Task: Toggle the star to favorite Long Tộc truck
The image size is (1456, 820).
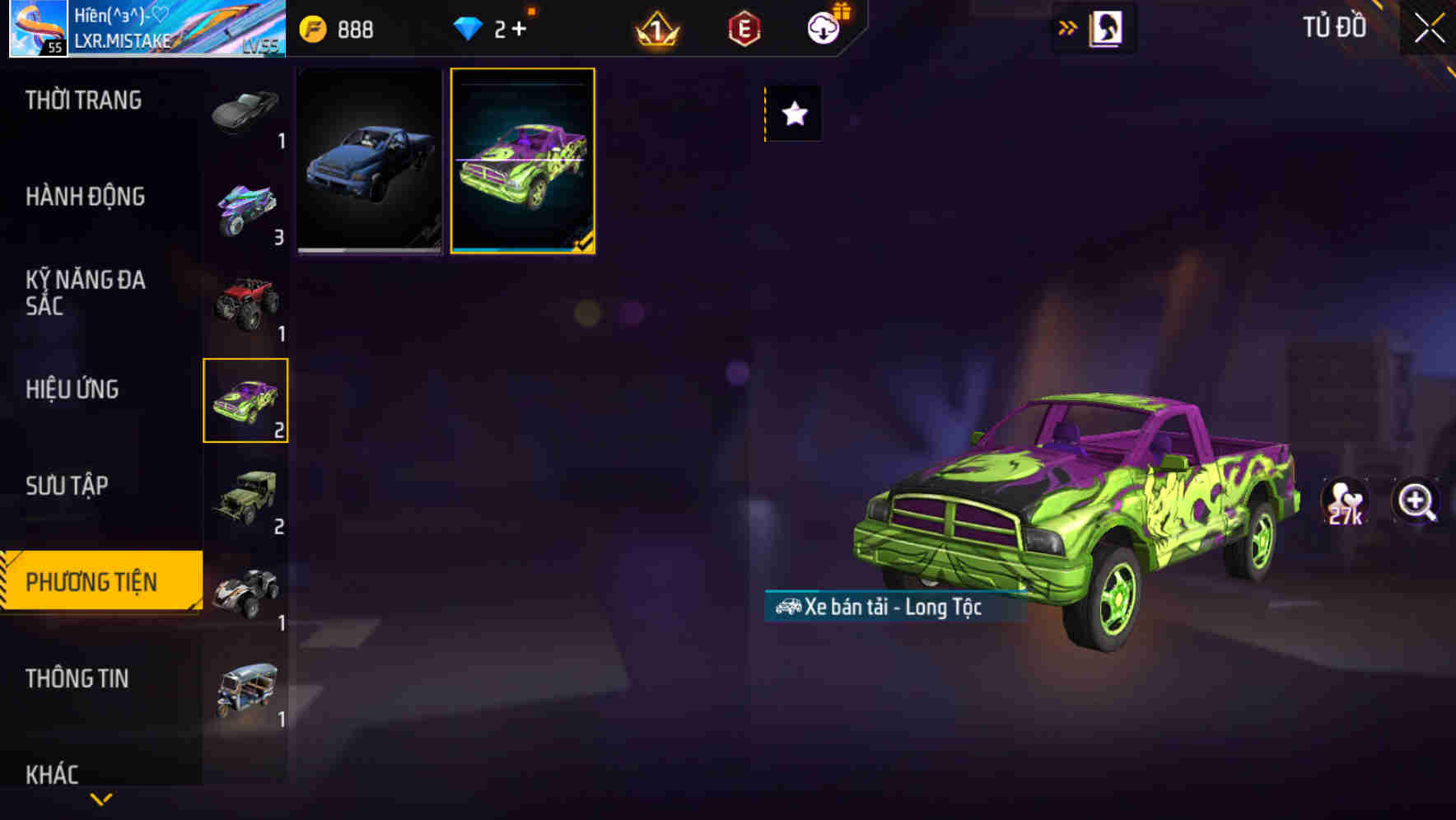Action: (793, 114)
